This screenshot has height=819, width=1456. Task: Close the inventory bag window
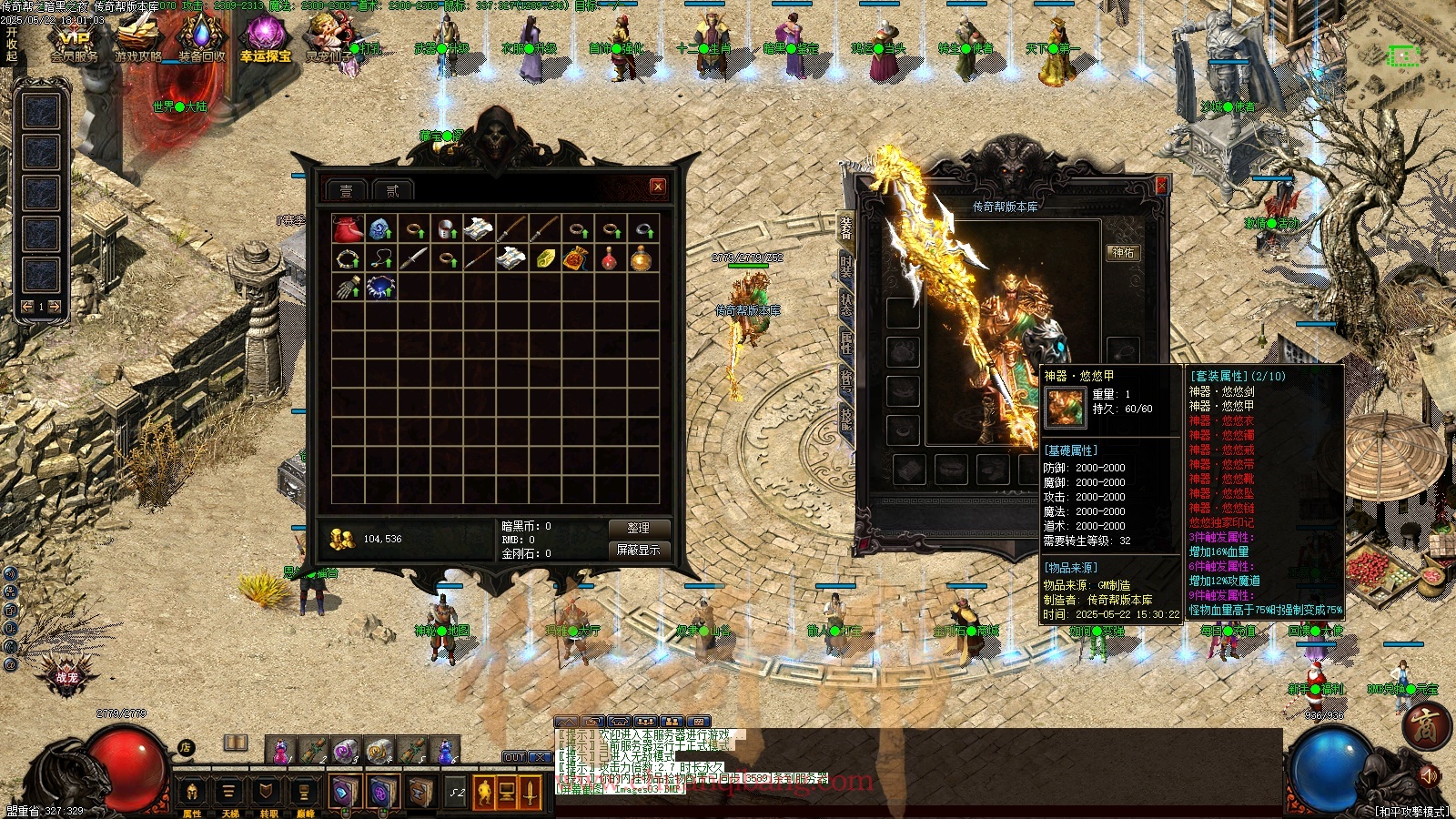pos(658,187)
